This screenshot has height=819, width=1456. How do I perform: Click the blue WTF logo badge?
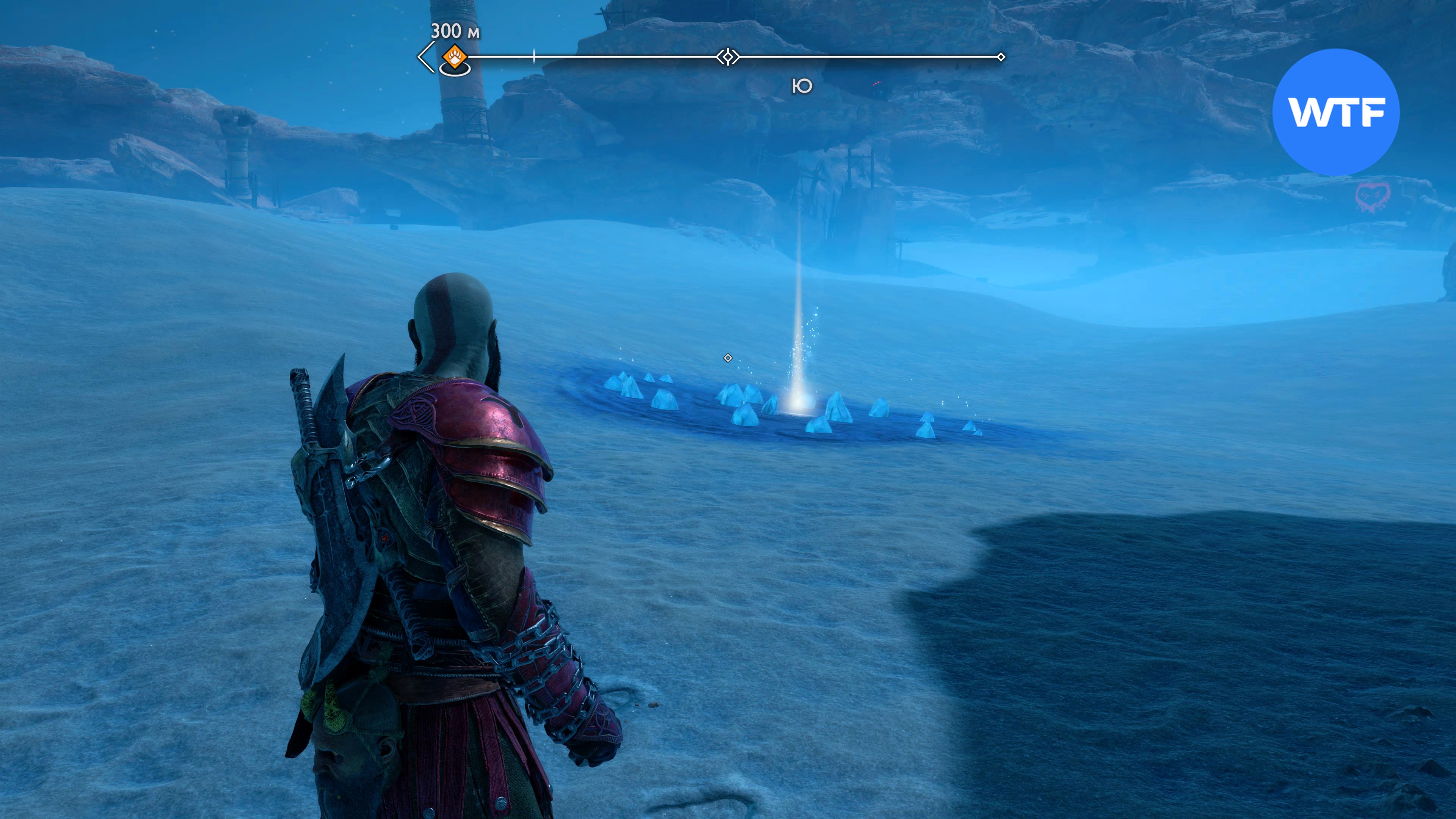[x=1335, y=112]
